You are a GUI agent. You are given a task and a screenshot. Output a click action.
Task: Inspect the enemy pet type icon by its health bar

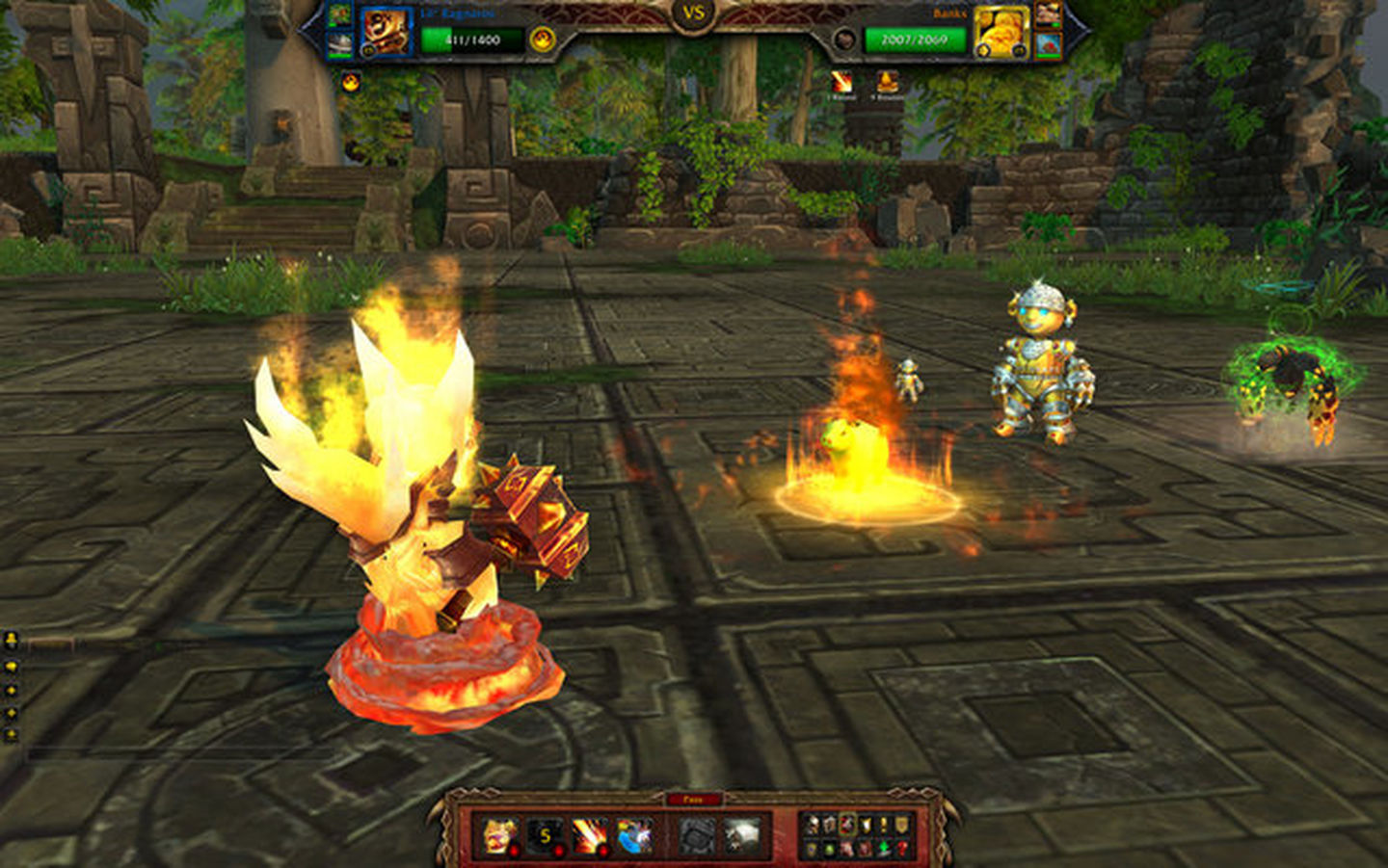click(844, 39)
